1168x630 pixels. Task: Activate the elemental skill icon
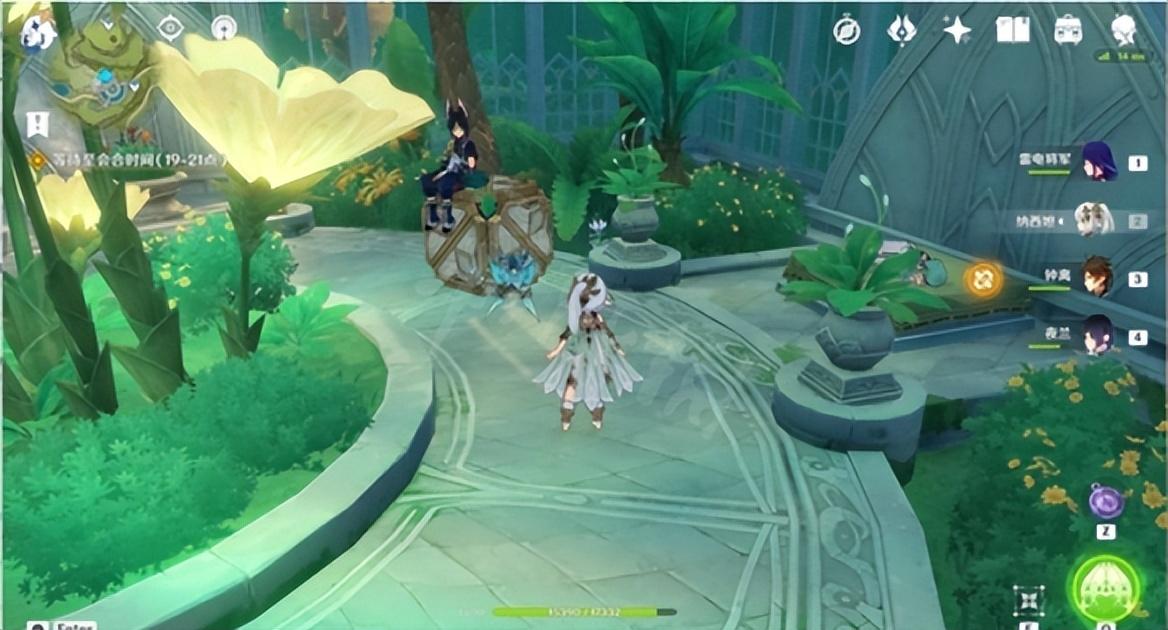tap(1028, 600)
